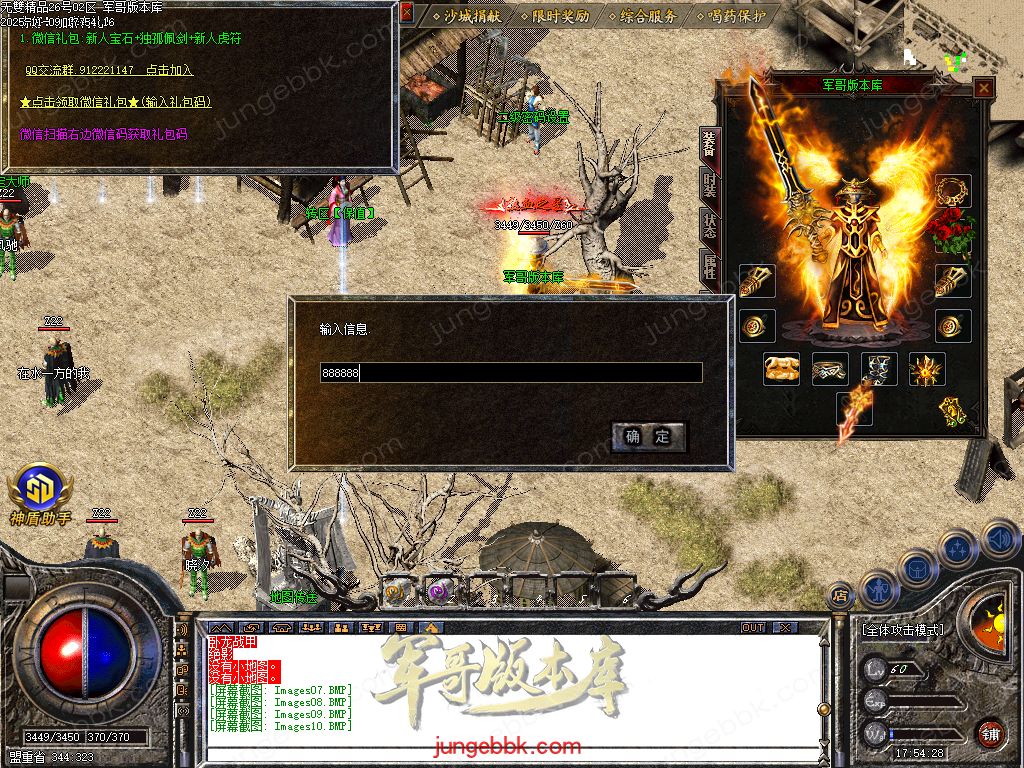Select the golden necklace equipment slot
1024x768 pixels.
pos(953,190)
